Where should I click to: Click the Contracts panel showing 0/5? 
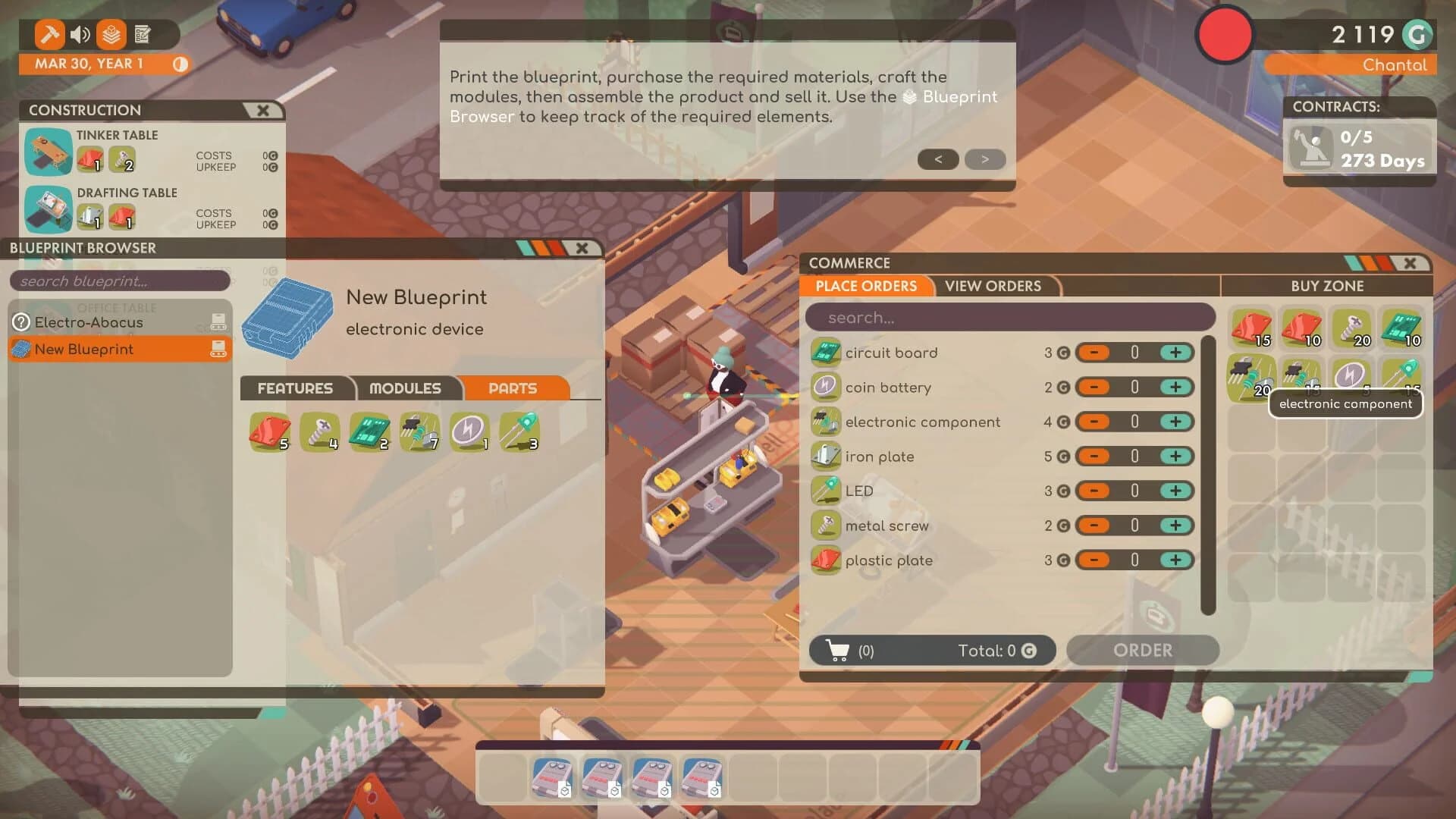1360,144
